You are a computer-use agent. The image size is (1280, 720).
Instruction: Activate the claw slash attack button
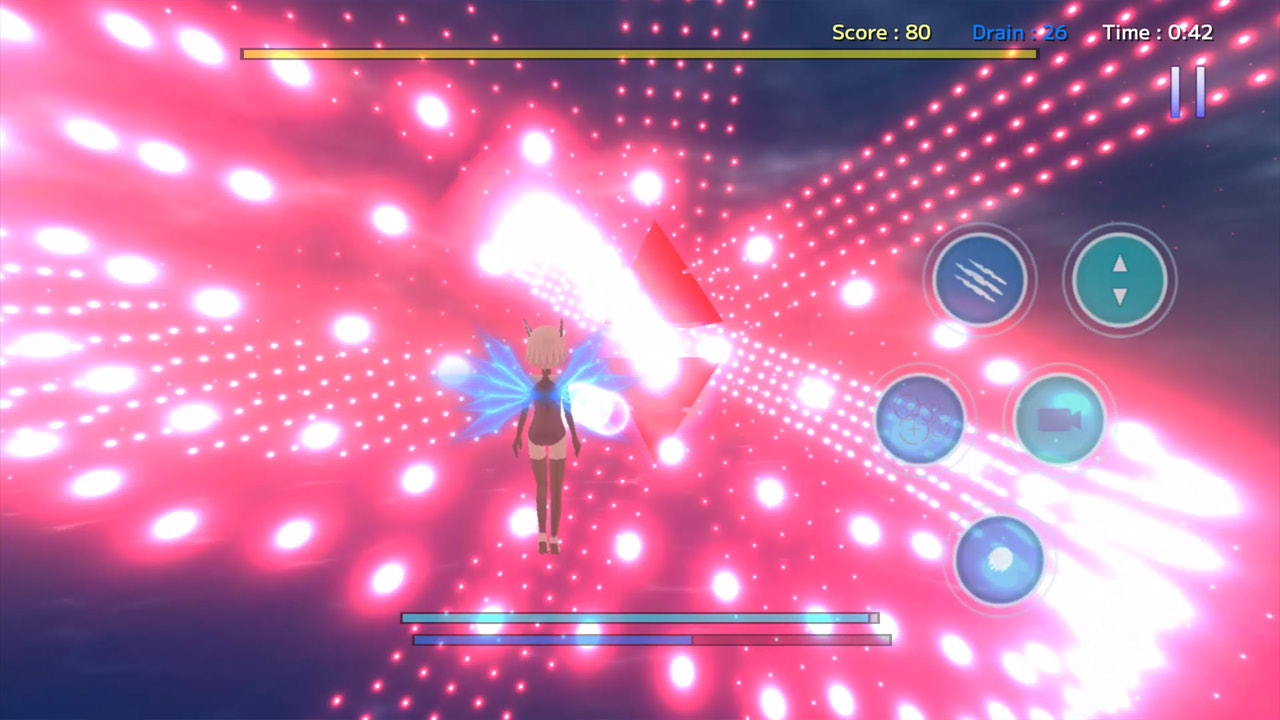click(980, 280)
